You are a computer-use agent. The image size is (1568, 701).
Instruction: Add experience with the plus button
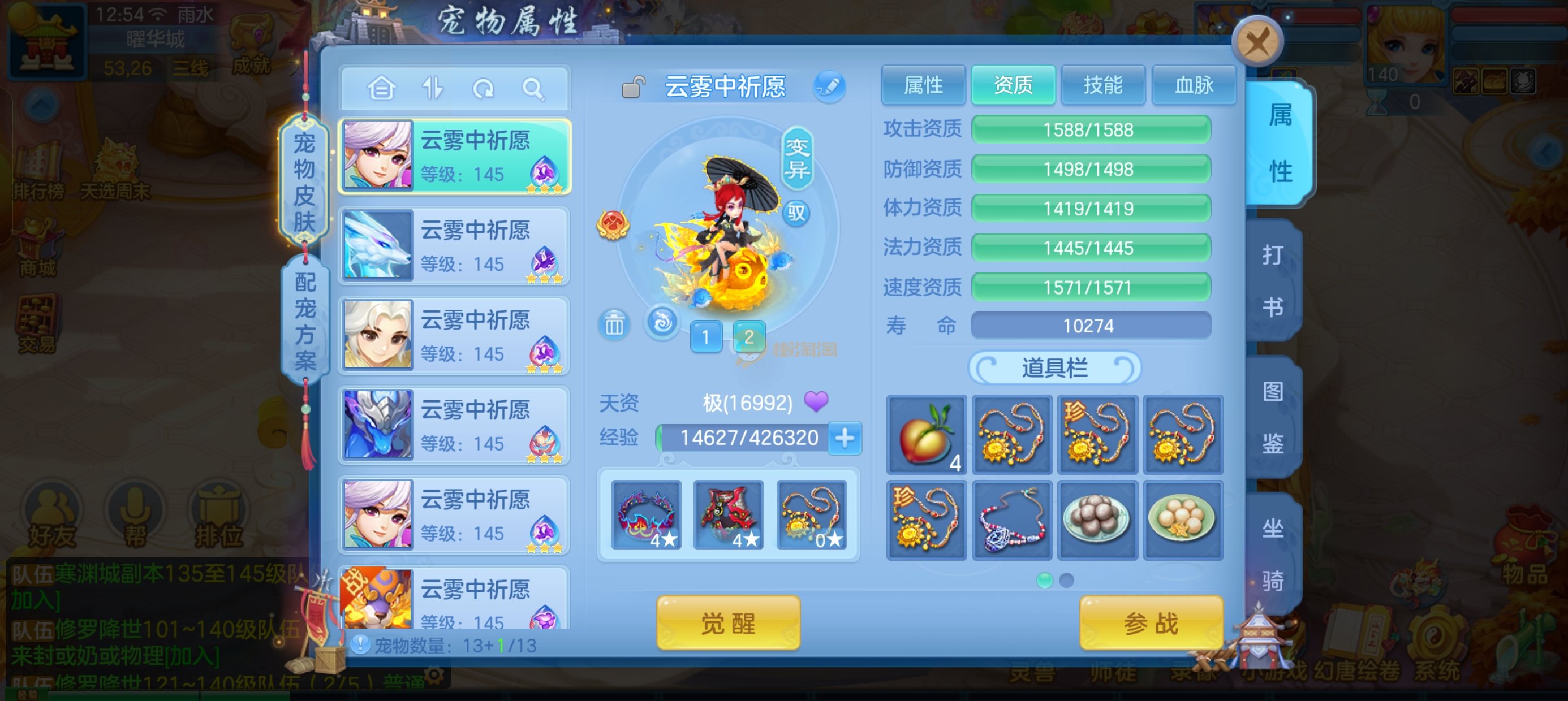(845, 438)
